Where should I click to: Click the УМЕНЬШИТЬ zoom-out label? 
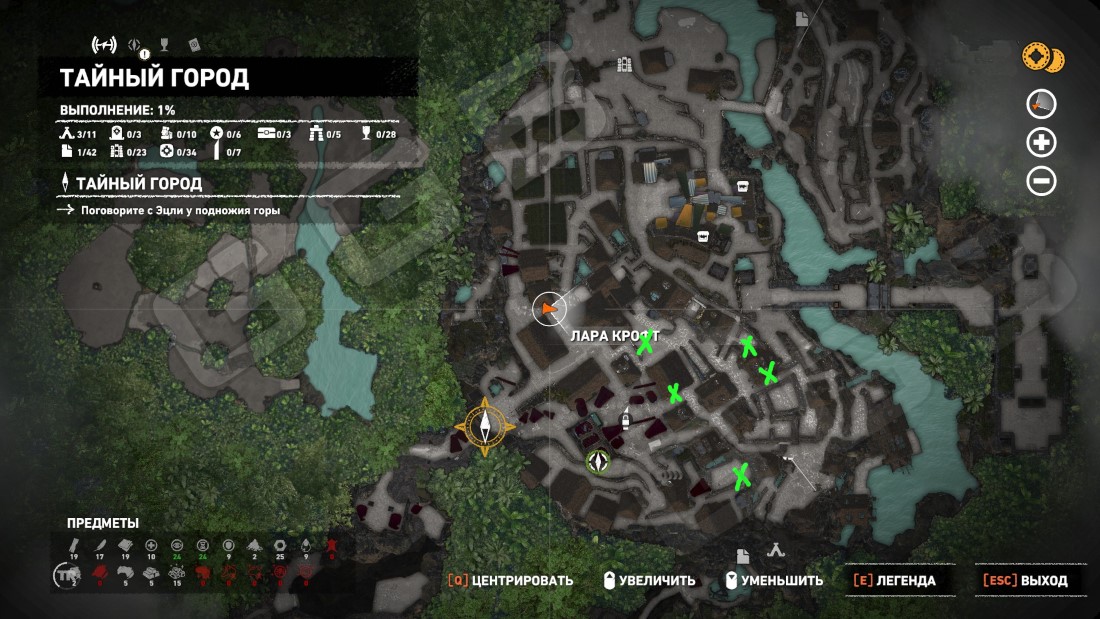pos(774,580)
